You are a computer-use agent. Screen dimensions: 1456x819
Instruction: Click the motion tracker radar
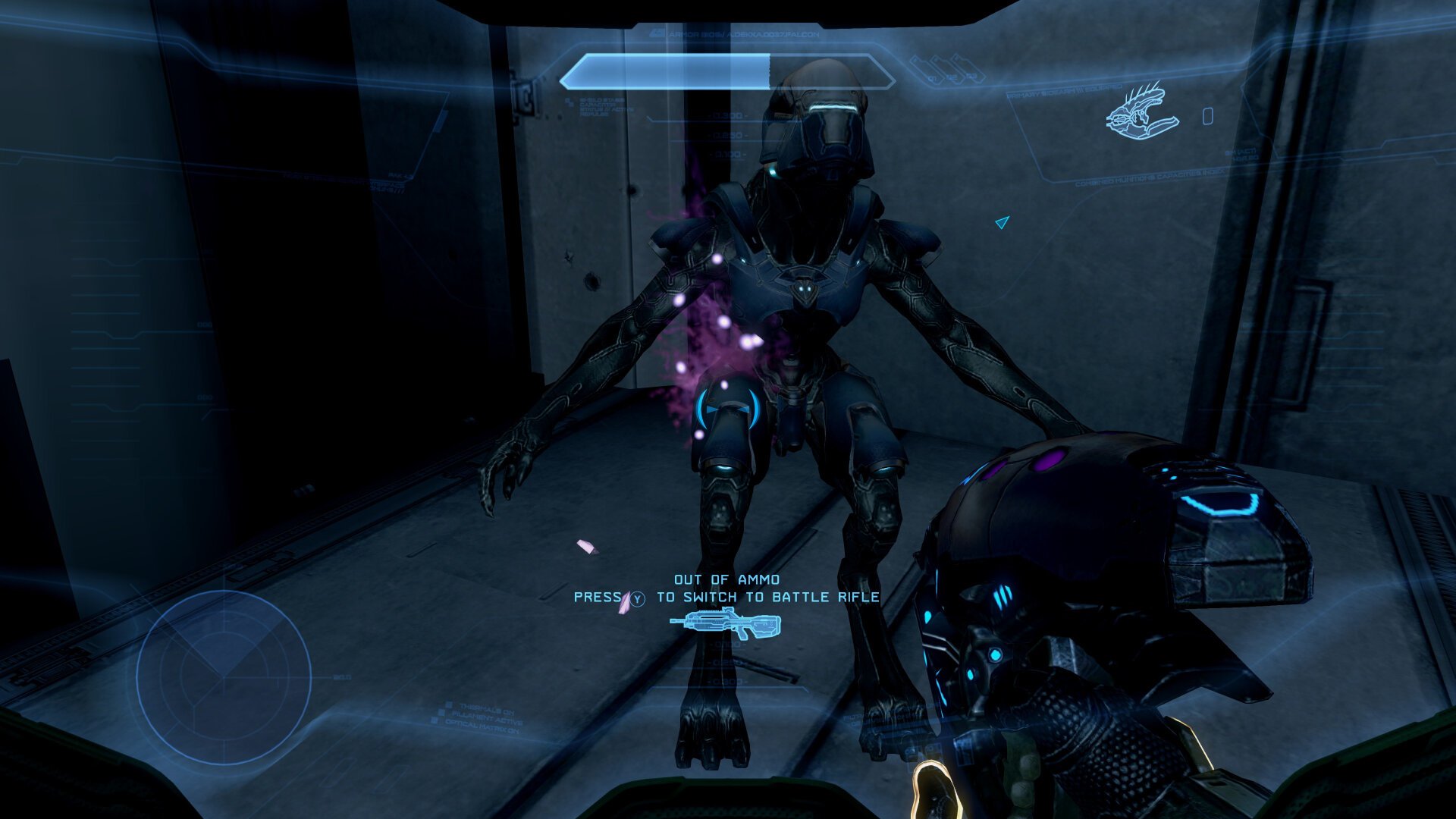[224, 677]
